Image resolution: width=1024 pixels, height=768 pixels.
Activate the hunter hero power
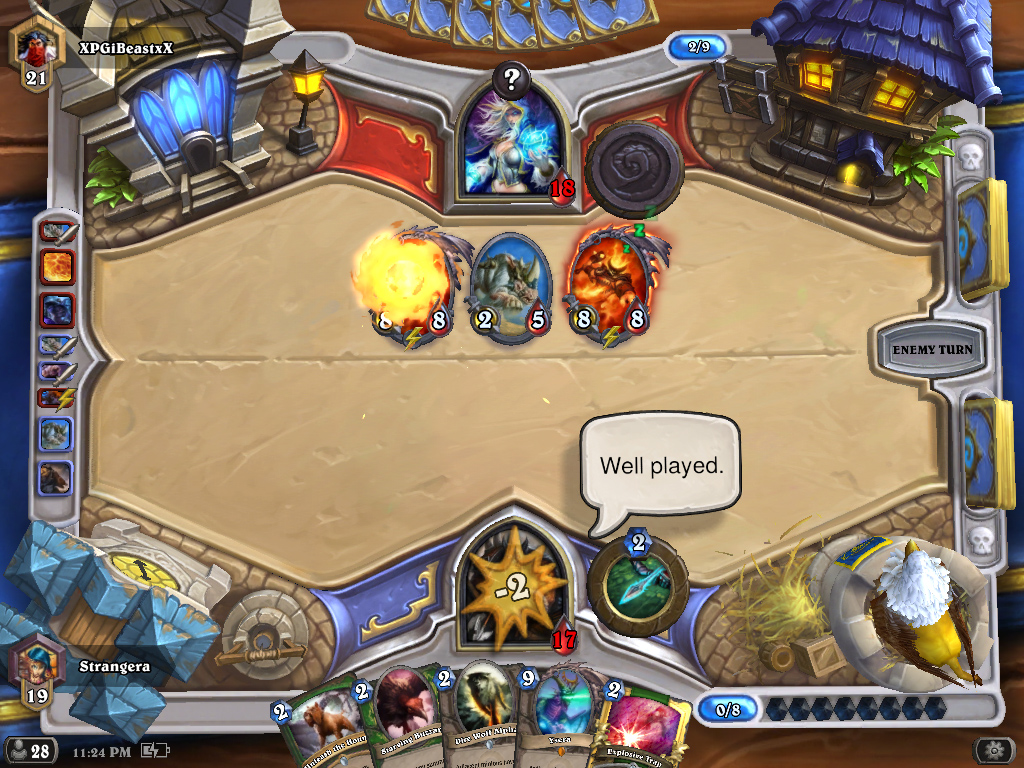tap(638, 587)
